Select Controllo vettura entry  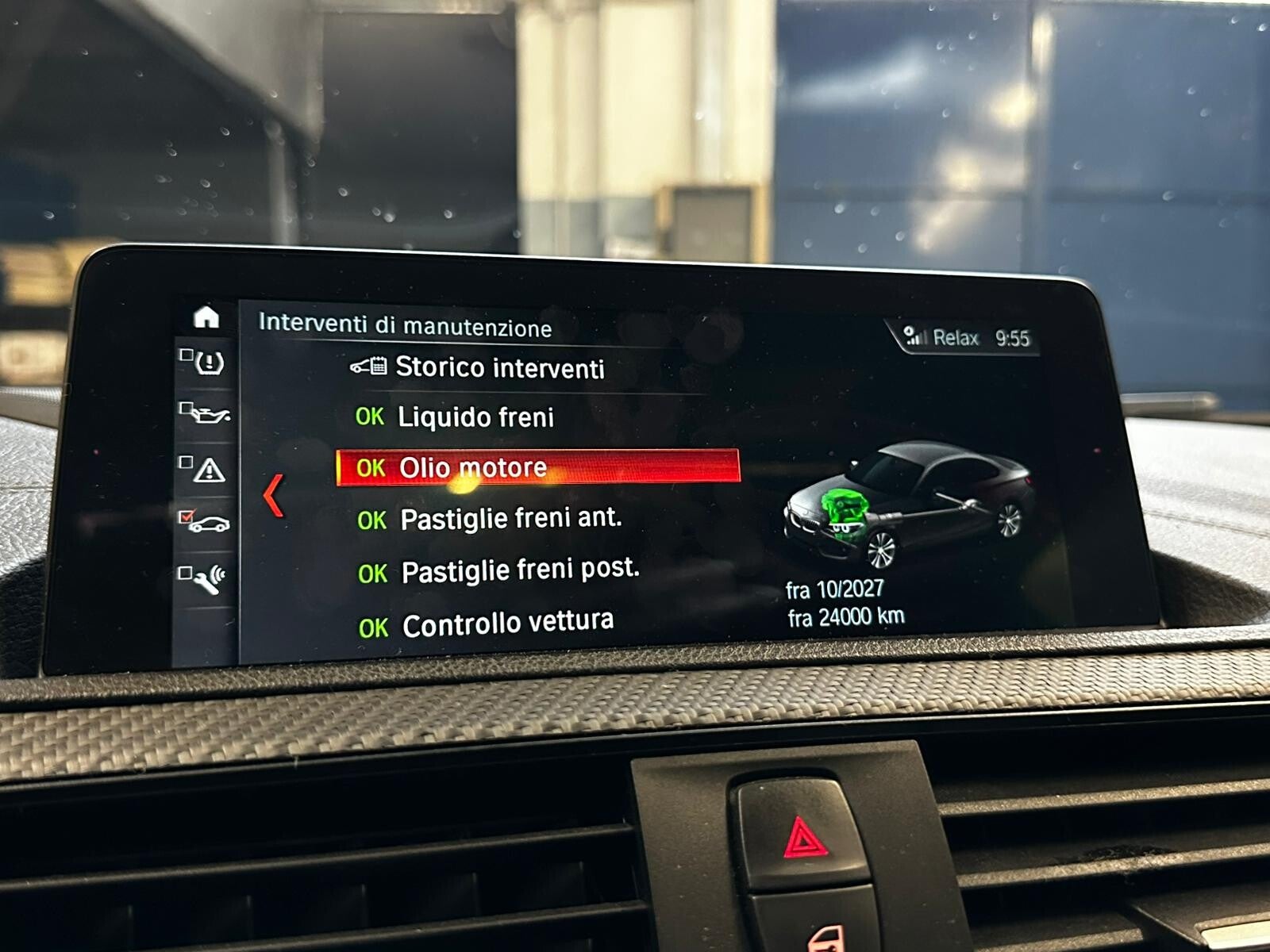pyautogui.click(x=507, y=624)
